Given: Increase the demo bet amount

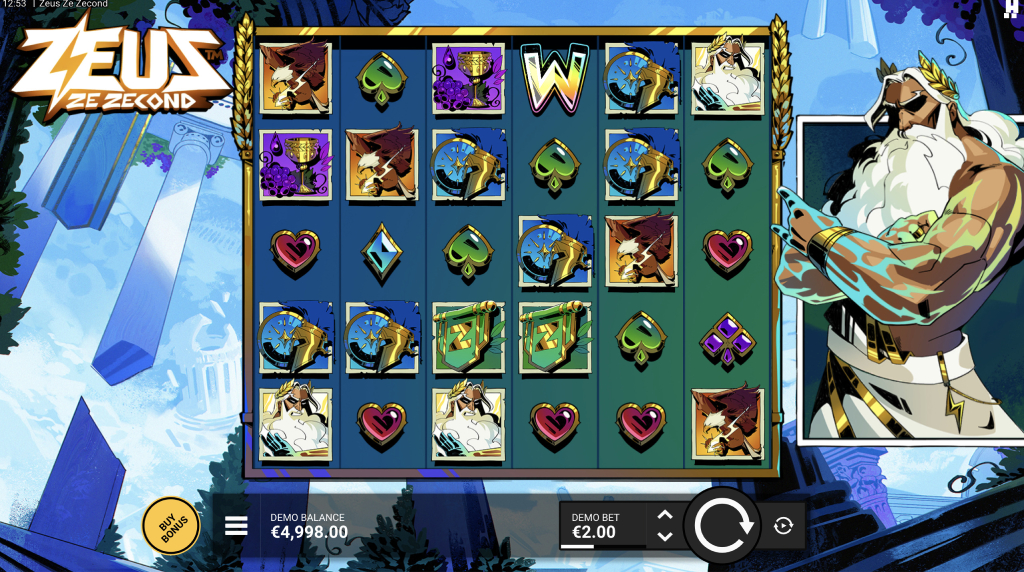Looking at the screenshot, I should pos(665,516).
